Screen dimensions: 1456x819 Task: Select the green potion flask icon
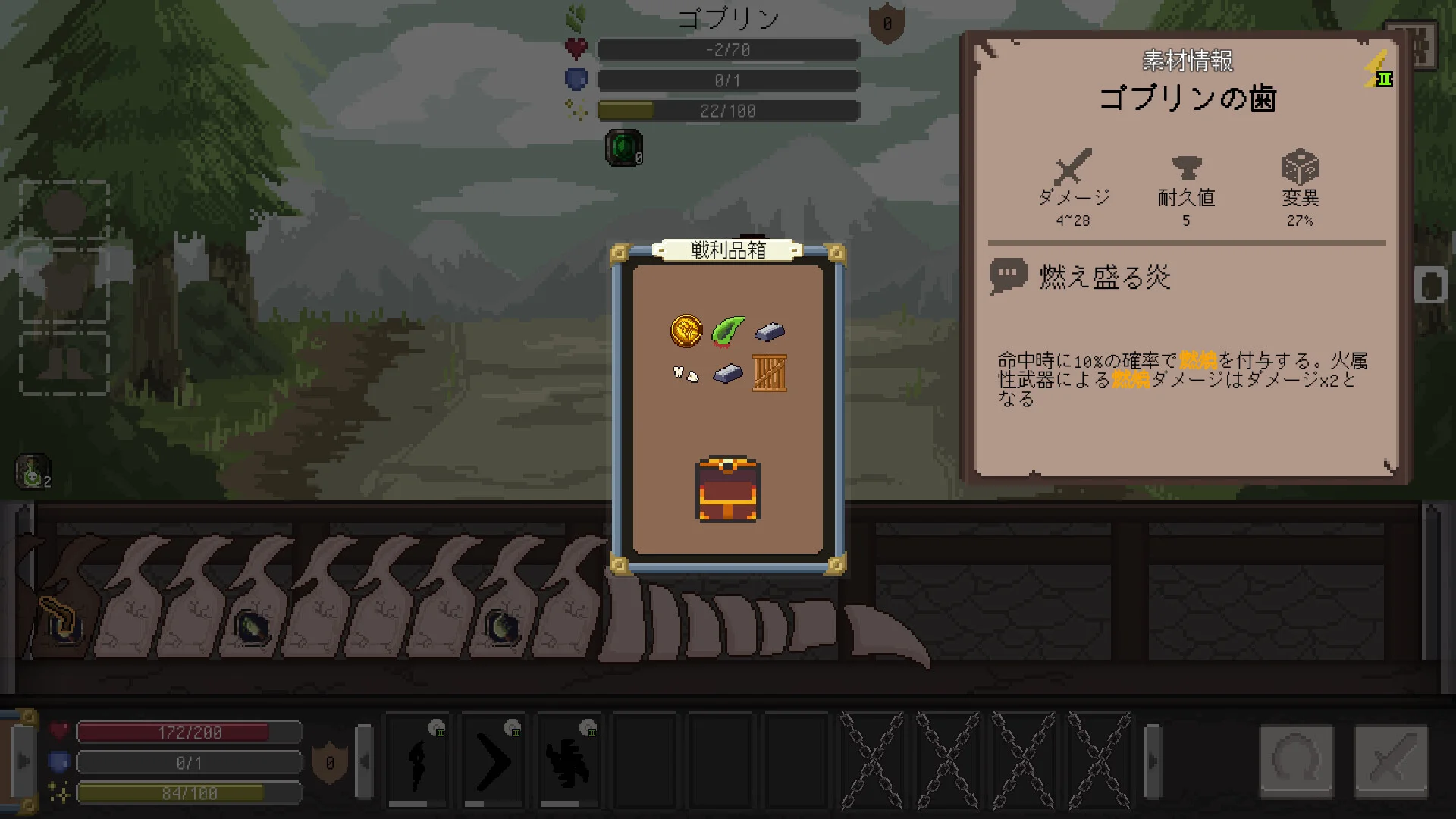click(32, 472)
